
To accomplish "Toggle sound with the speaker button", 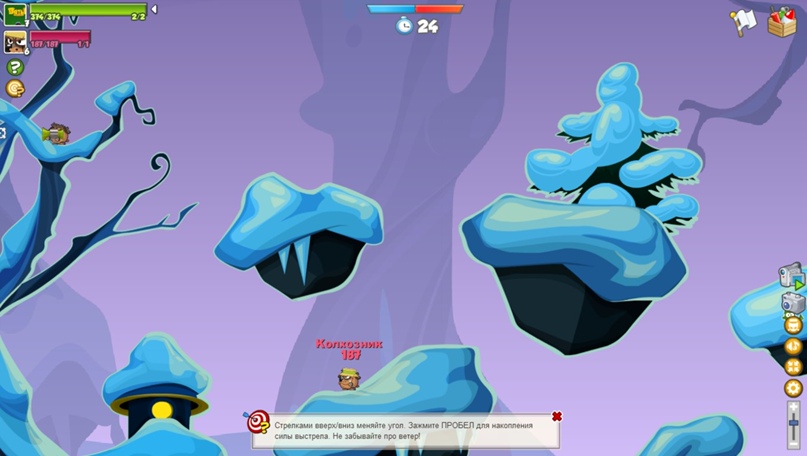I will click(793, 346).
